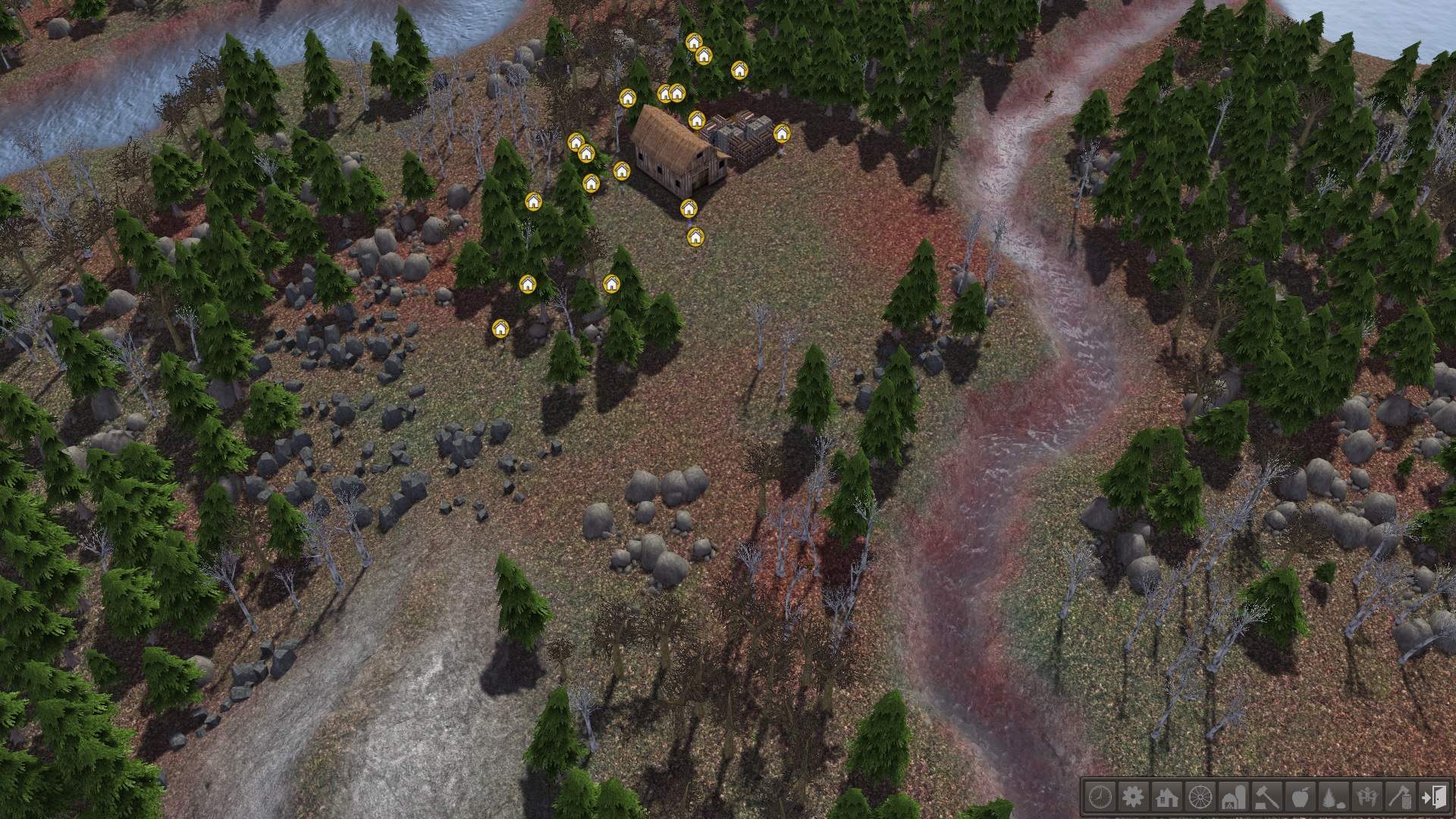The height and width of the screenshot is (819, 1456).
Task: Select the house building category
Action: point(1166,797)
